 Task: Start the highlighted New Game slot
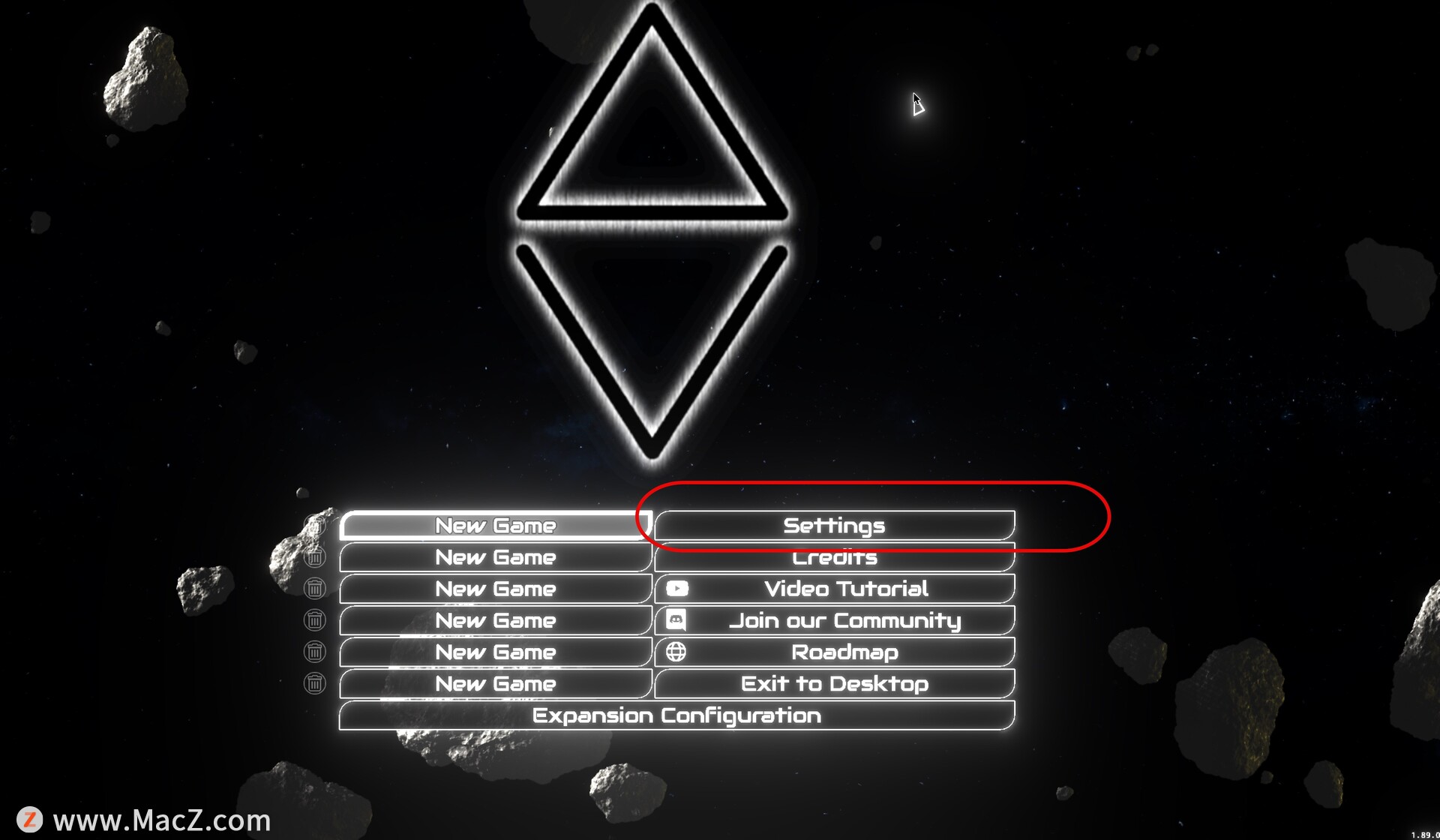click(x=495, y=526)
